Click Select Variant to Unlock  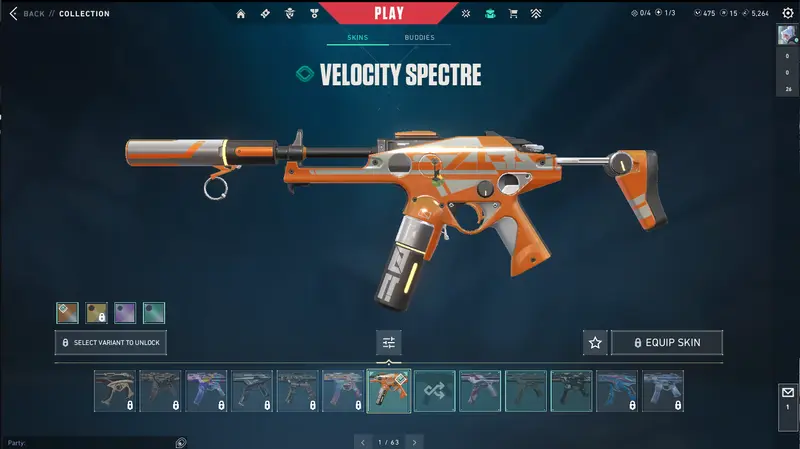pyautogui.click(x=110, y=343)
